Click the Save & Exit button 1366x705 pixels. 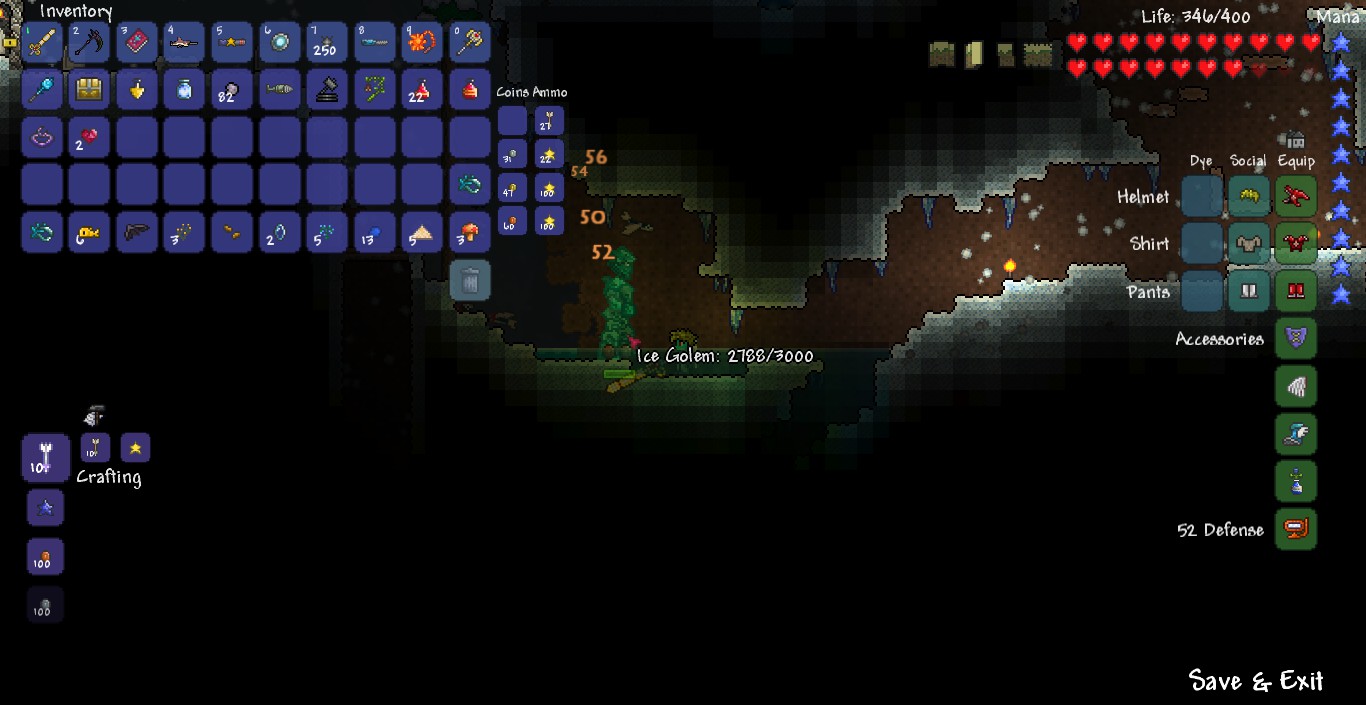click(x=1255, y=681)
